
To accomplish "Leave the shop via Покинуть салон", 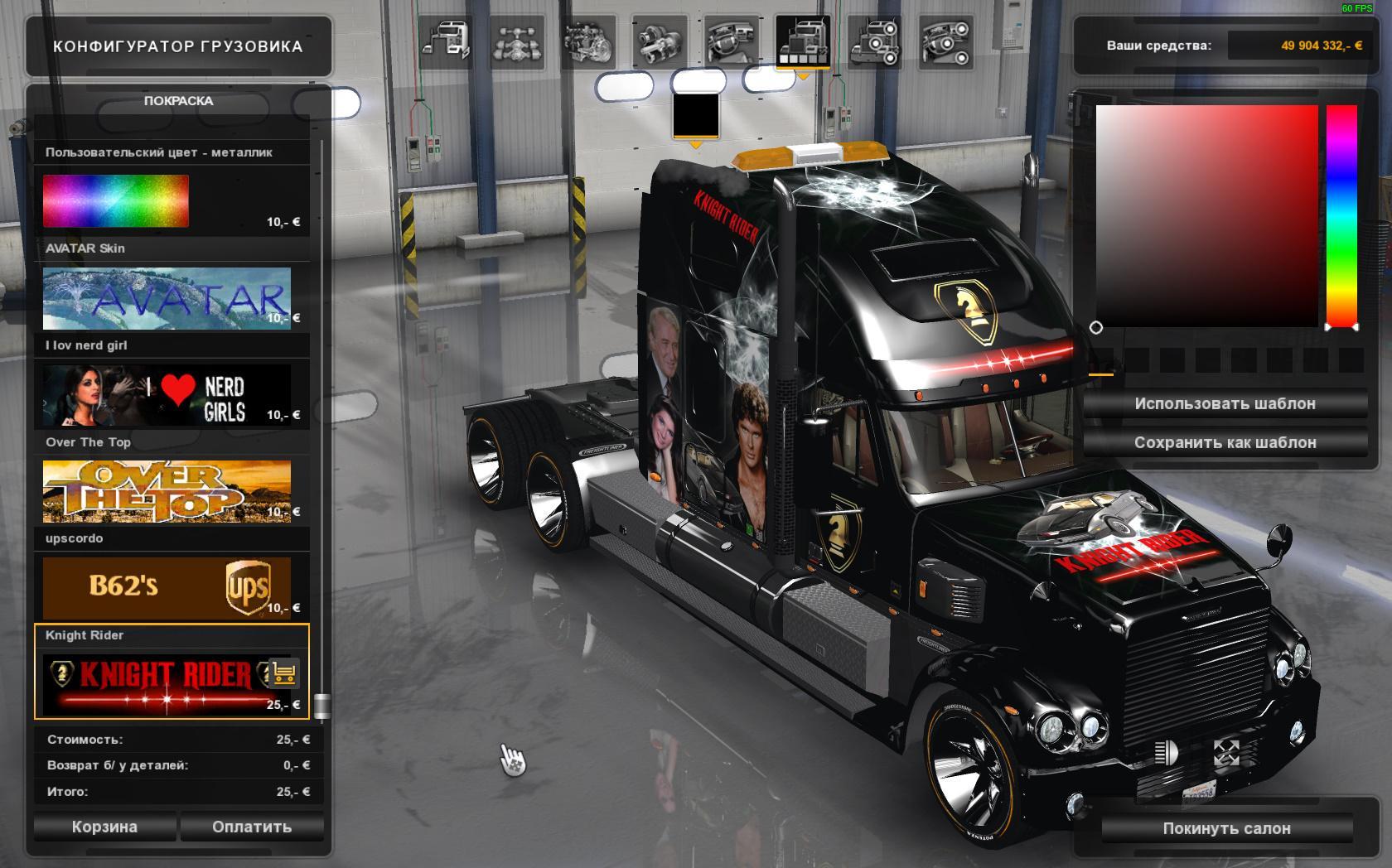I will [x=1226, y=828].
